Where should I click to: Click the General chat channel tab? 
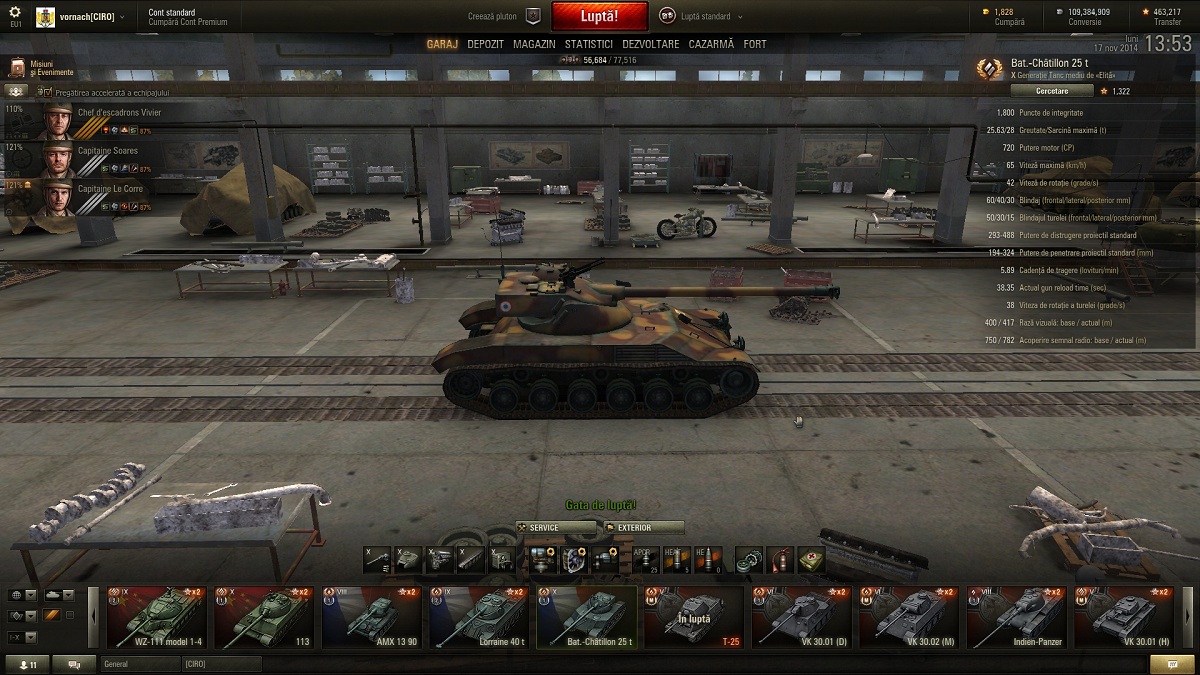[138, 663]
